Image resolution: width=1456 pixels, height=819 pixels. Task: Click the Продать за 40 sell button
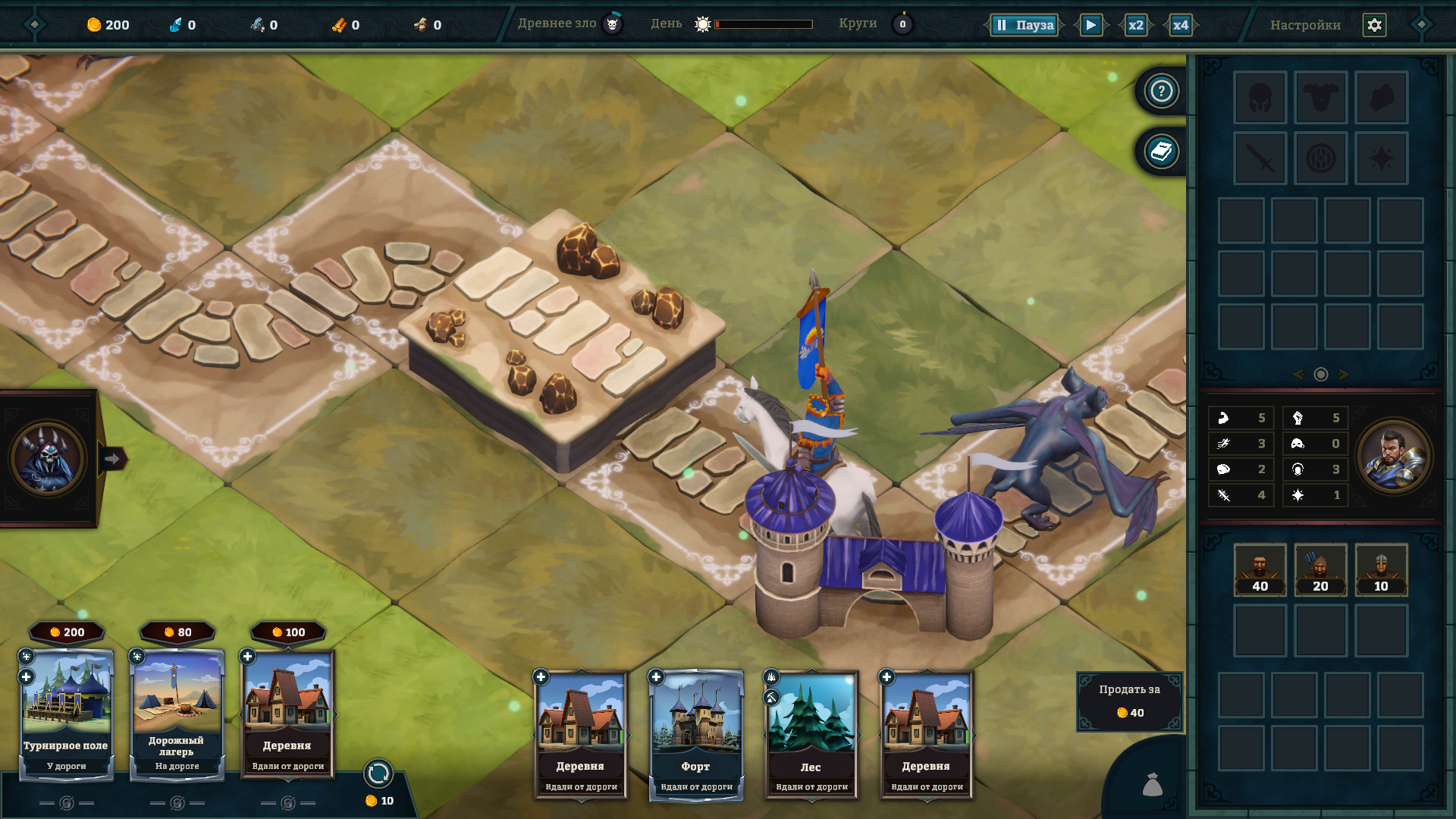pyautogui.click(x=1129, y=701)
